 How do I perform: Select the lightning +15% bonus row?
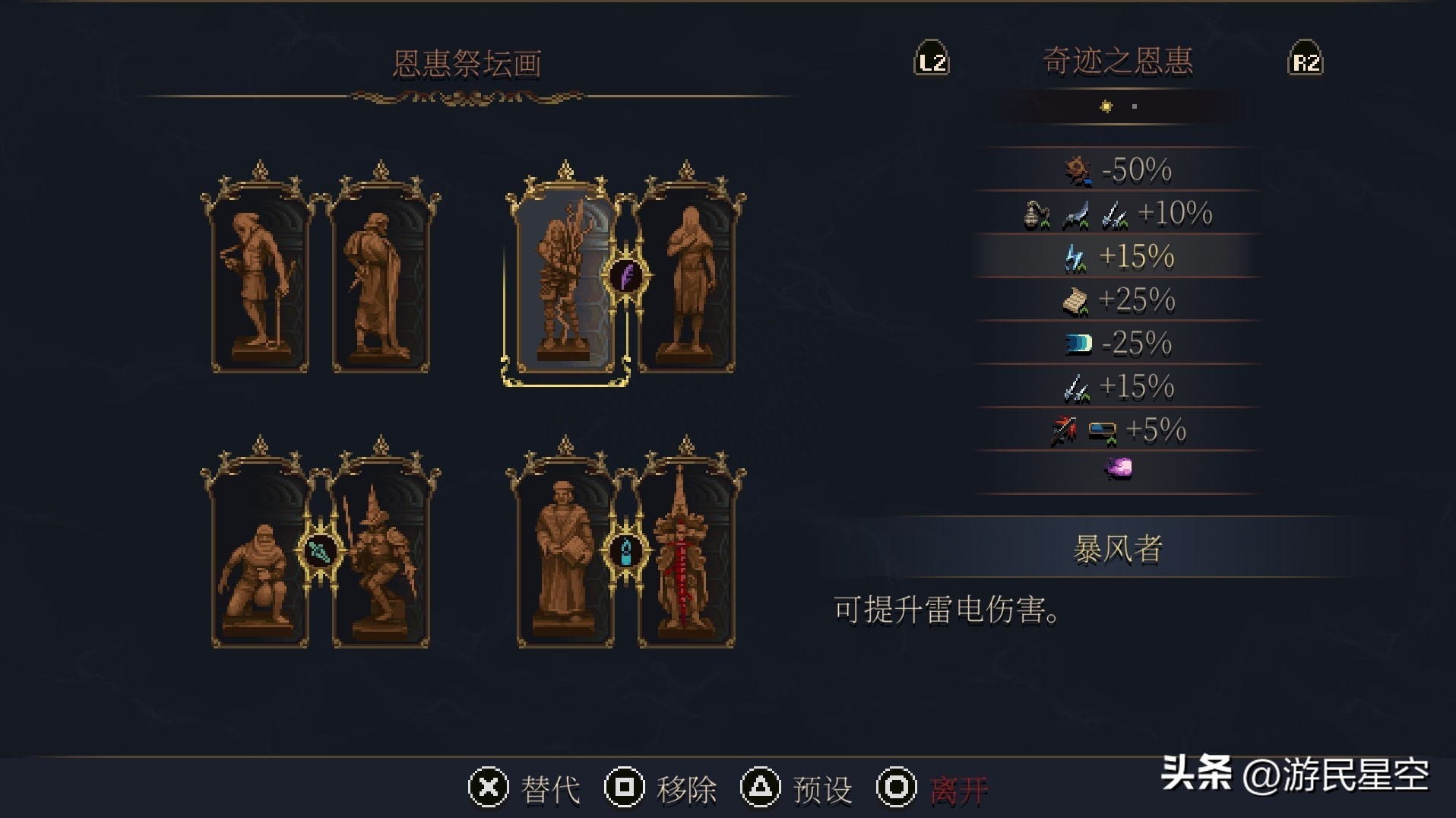(x=1117, y=257)
